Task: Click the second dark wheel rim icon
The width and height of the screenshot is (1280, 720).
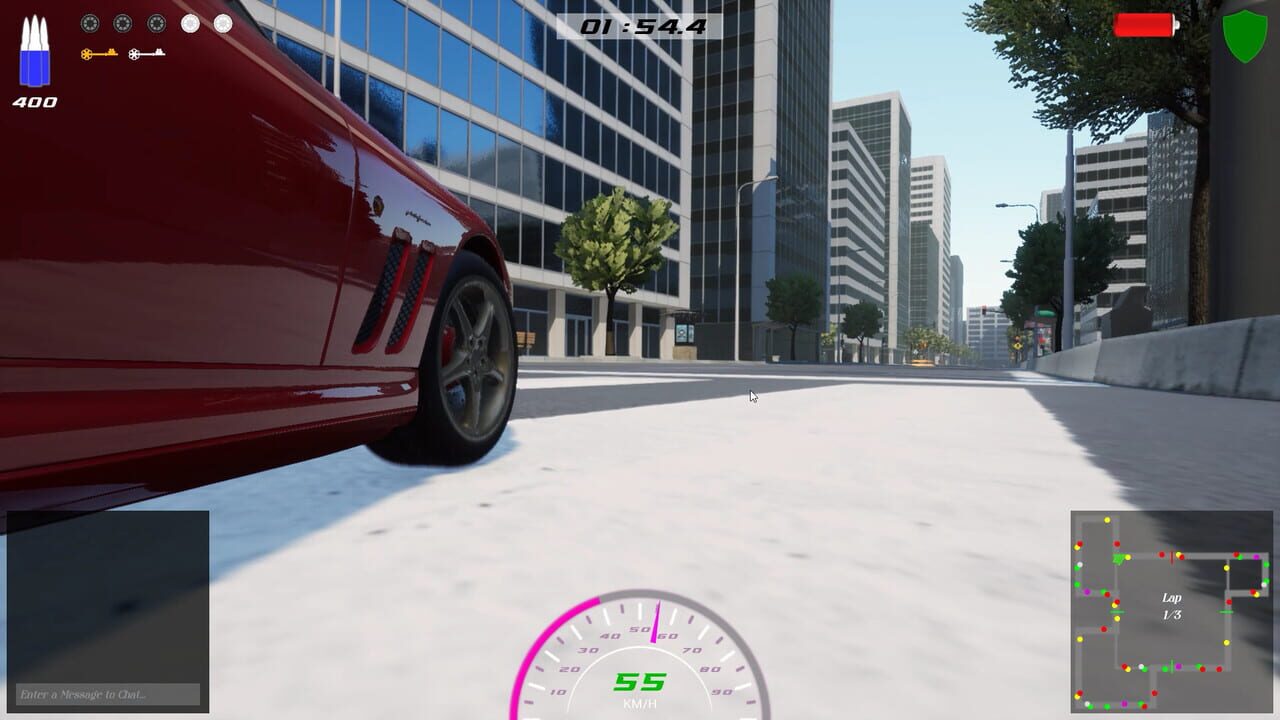Action: point(122,23)
